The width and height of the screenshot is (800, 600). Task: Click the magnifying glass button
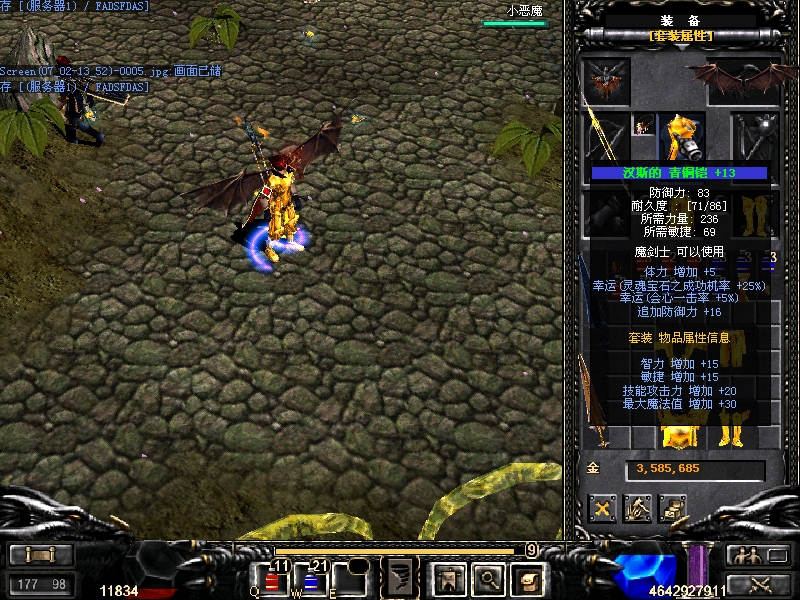click(488, 577)
